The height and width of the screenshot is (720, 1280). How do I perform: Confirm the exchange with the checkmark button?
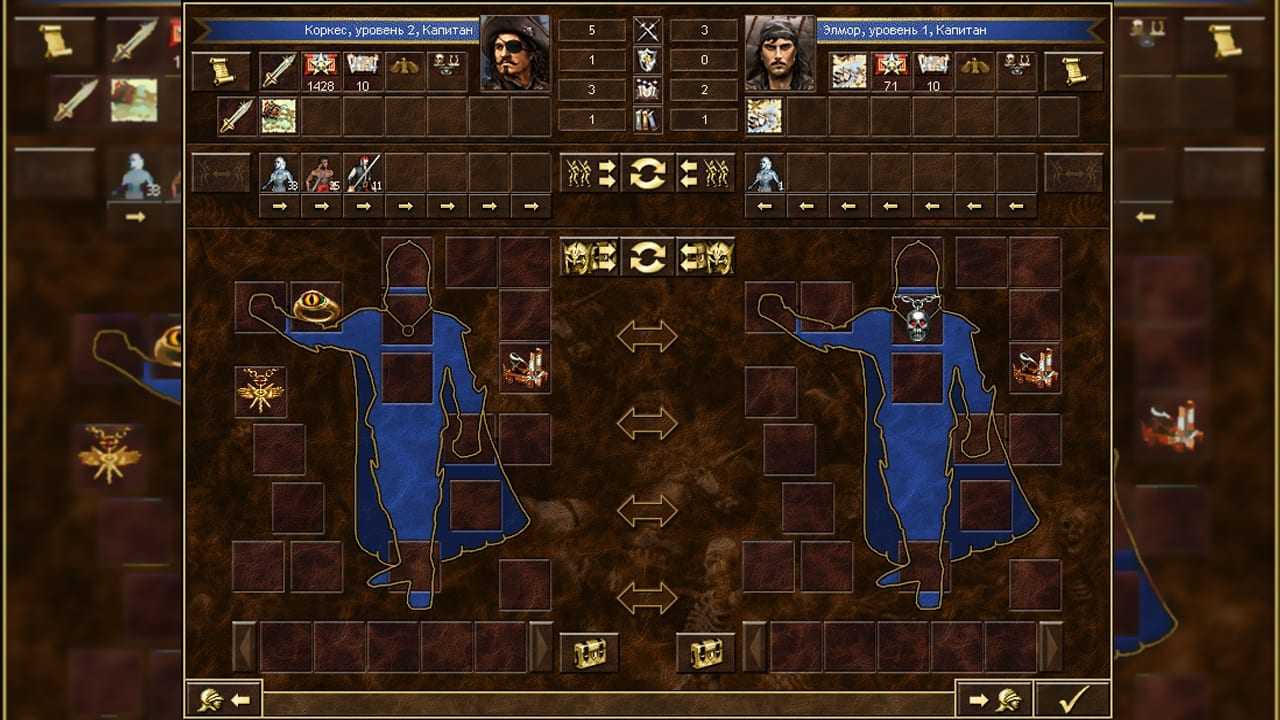tap(1072, 699)
